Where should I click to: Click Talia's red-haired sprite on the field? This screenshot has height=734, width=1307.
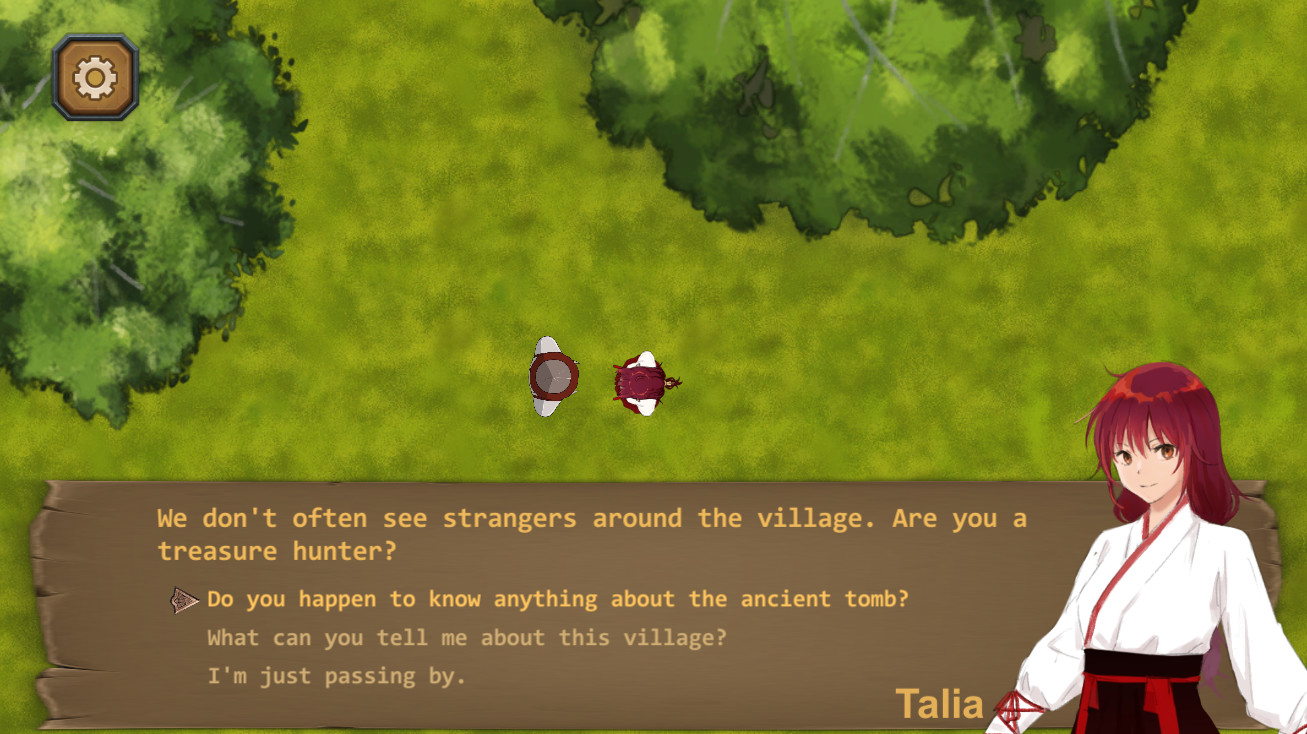click(x=640, y=378)
